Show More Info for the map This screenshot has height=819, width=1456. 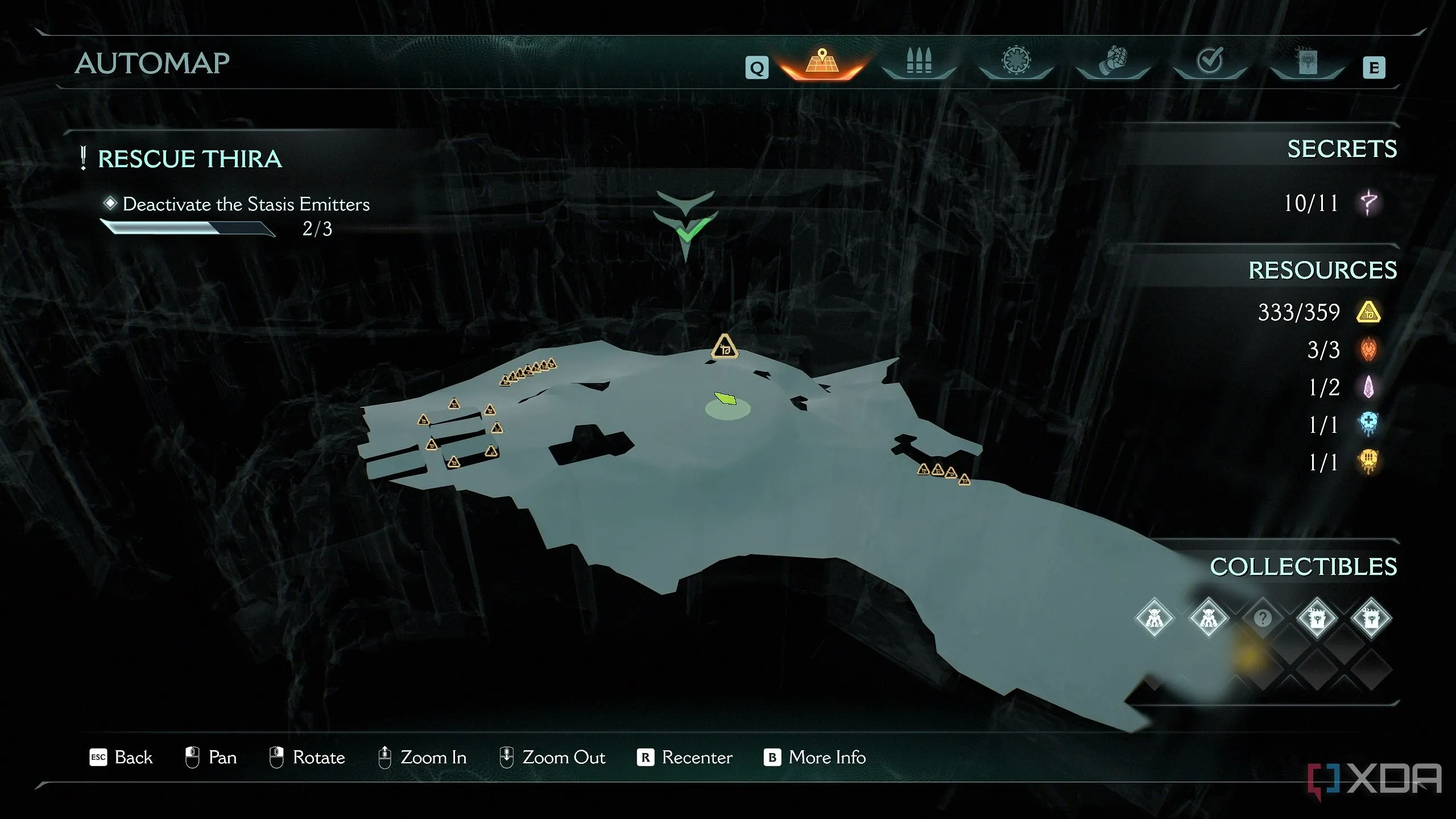(814, 757)
